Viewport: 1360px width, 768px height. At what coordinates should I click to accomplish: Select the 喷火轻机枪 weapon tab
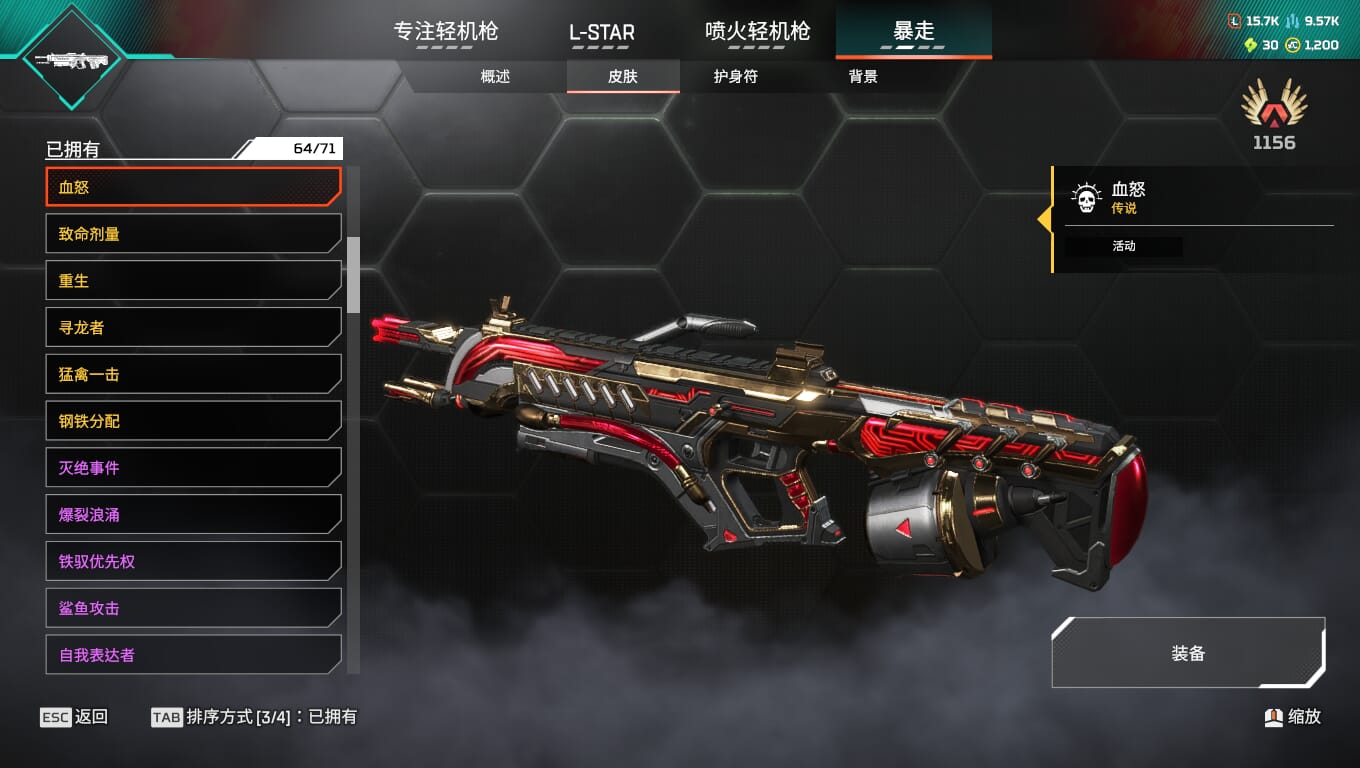pyautogui.click(x=757, y=31)
